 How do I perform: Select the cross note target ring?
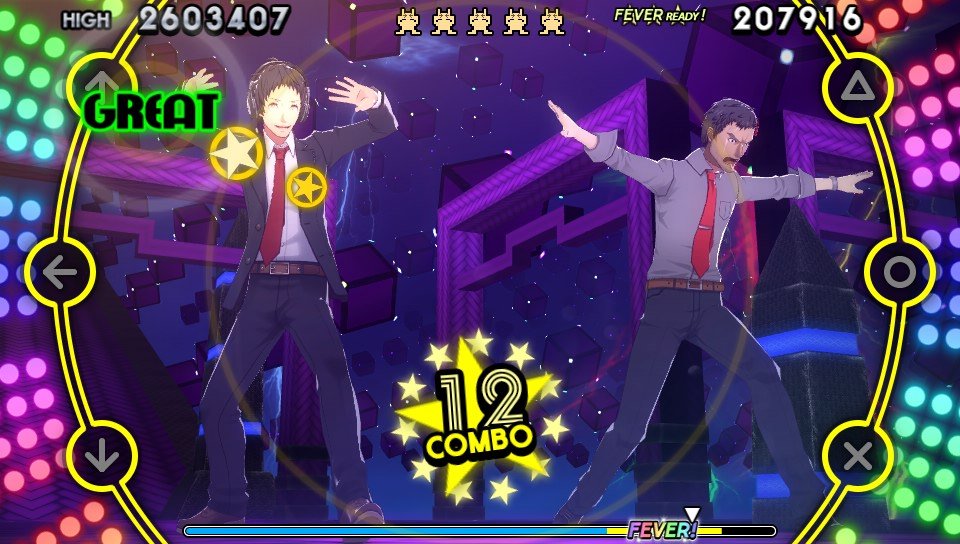[x=858, y=457]
